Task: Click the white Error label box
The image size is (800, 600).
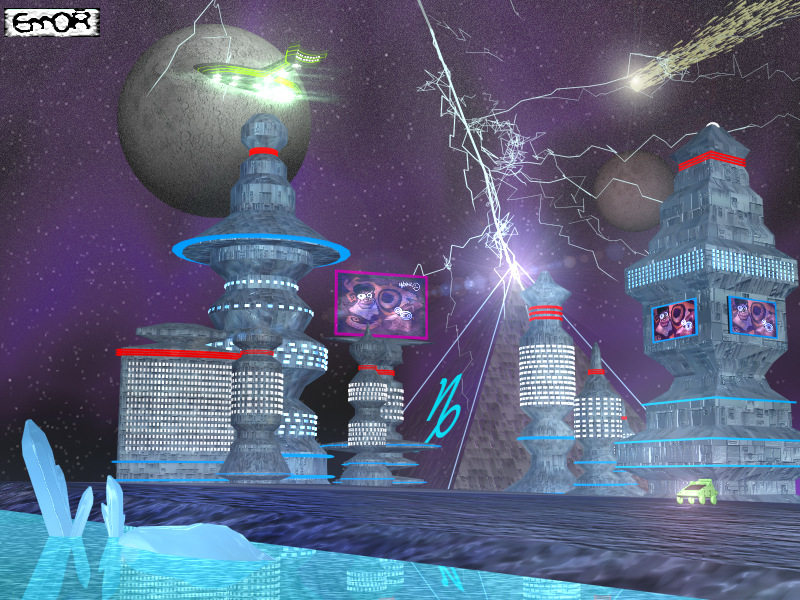Action: click(53, 22)
